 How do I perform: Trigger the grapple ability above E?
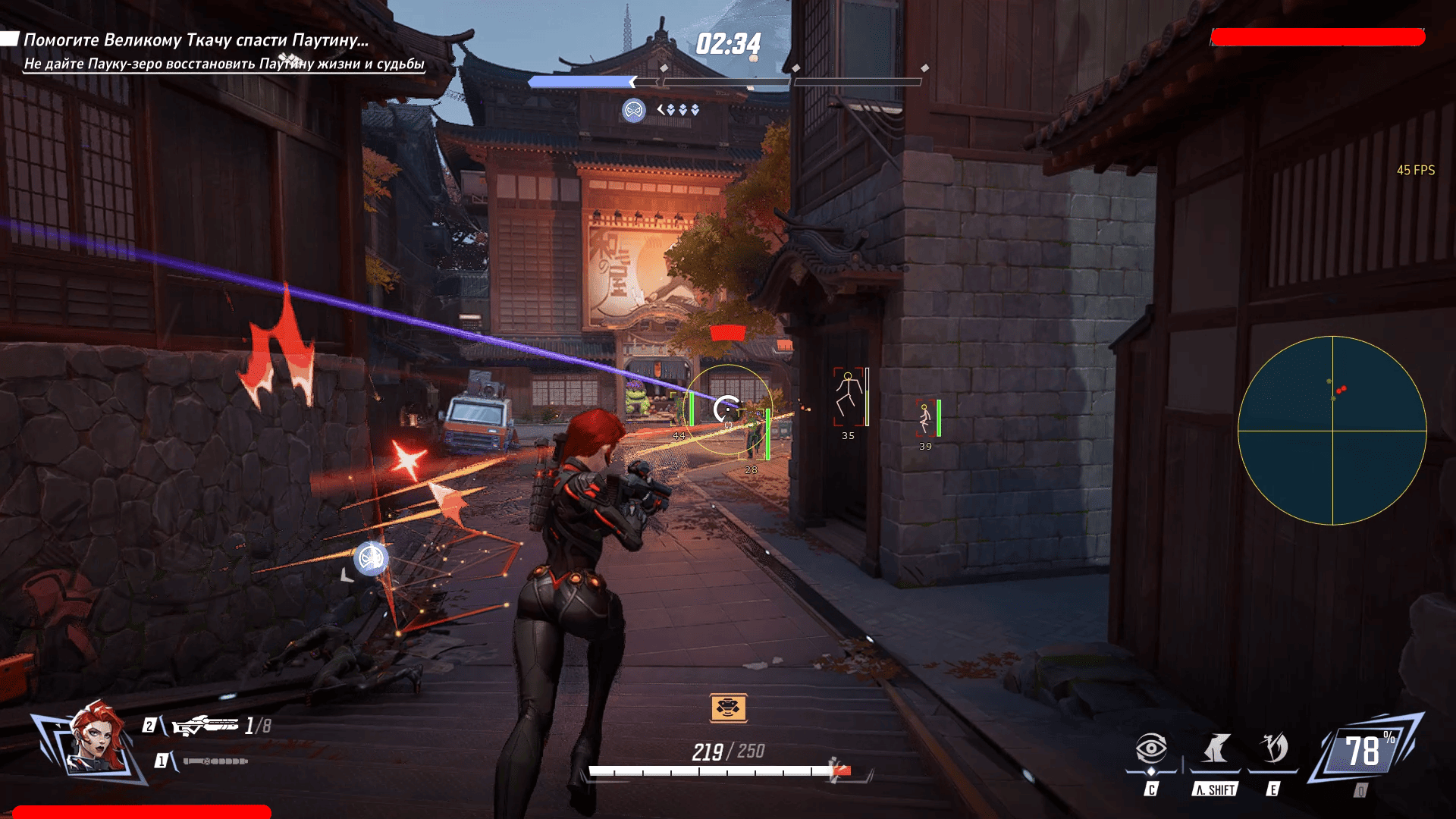[1274, 748]
